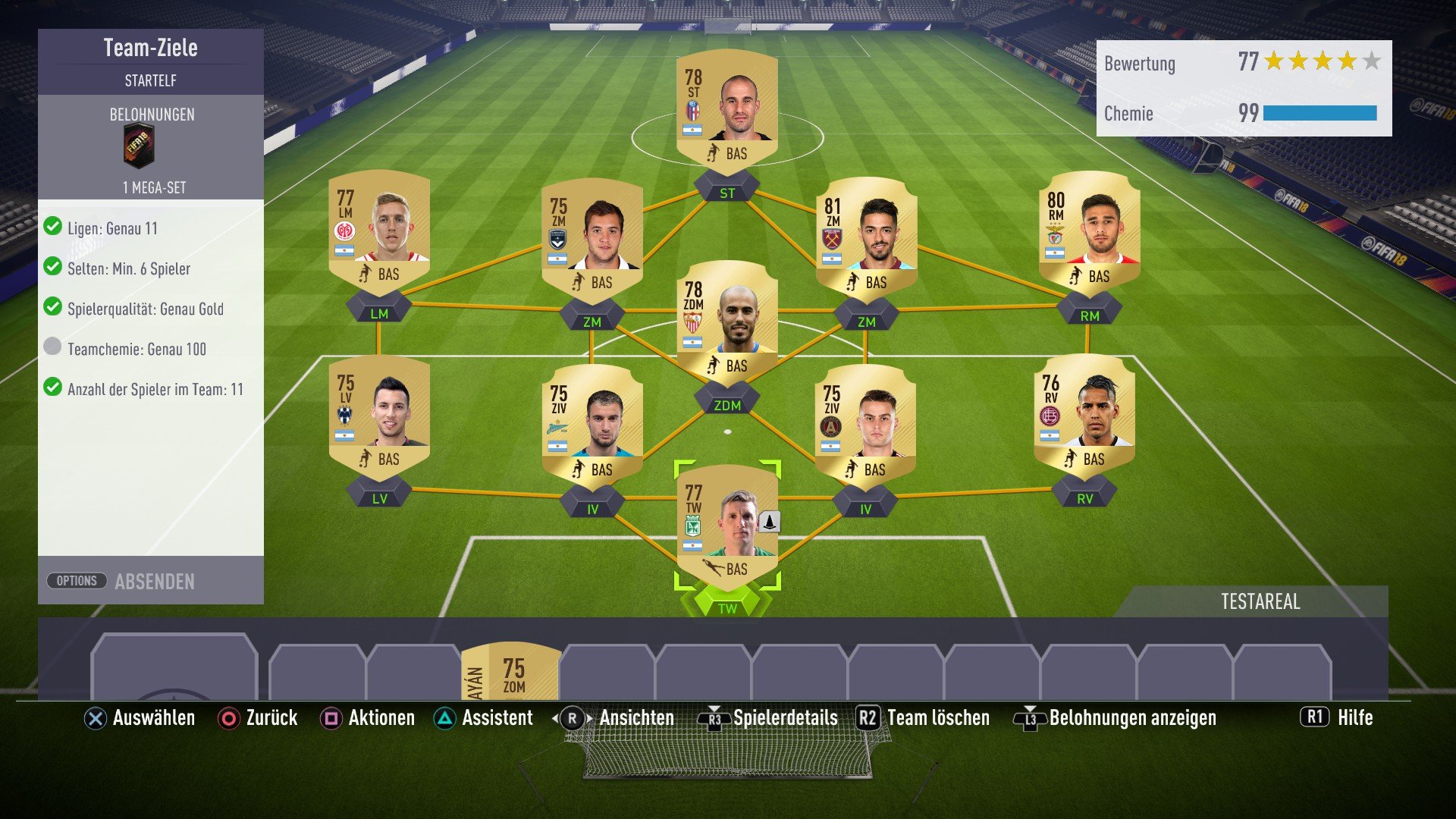Pick the 78 ZDM midfielder card
Image resolution: width=1456 pixels, height=819 pixels.
(x=726, y=322)
